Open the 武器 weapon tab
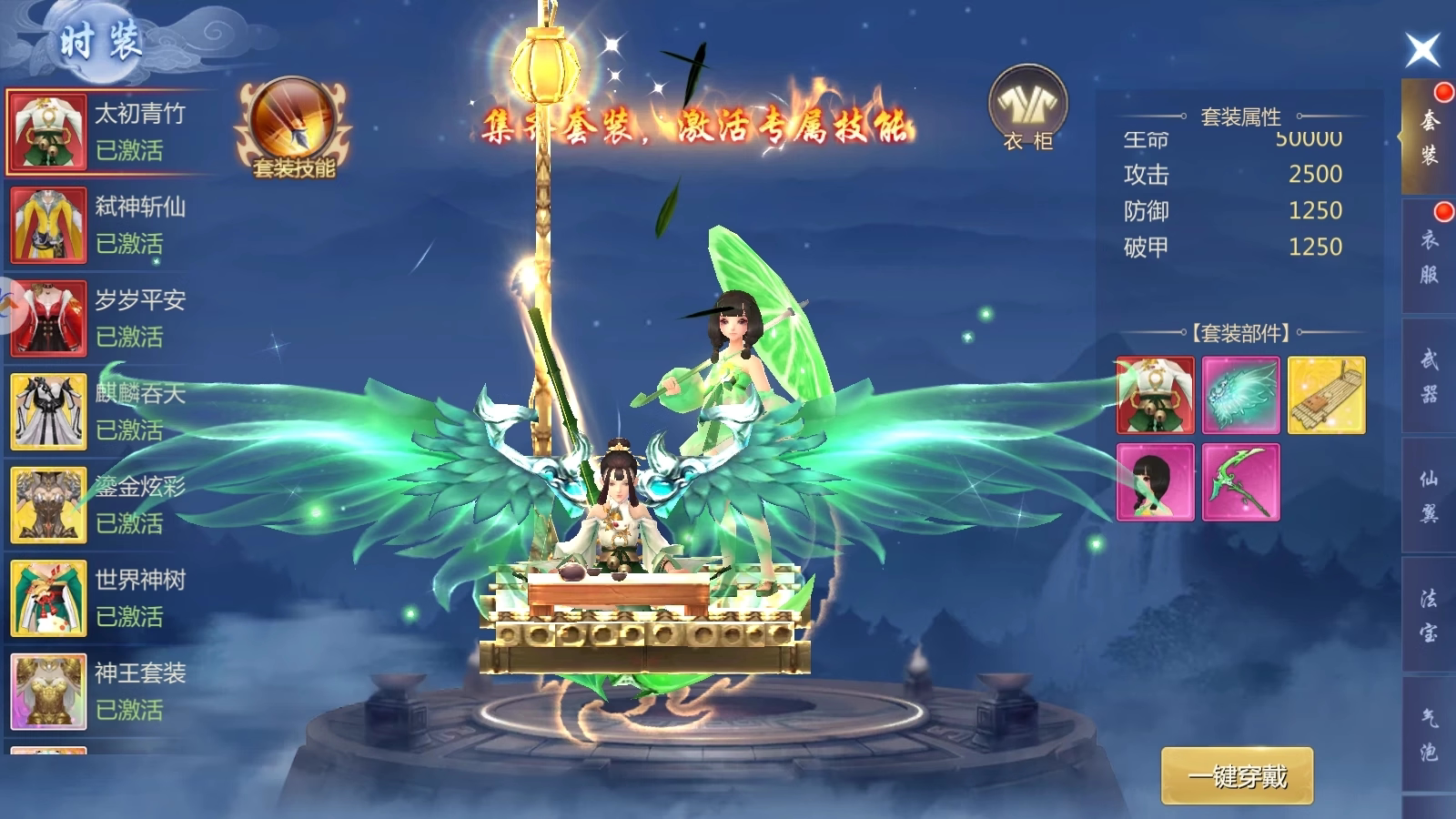The image size is (1456, 819). pos(1429,376)
